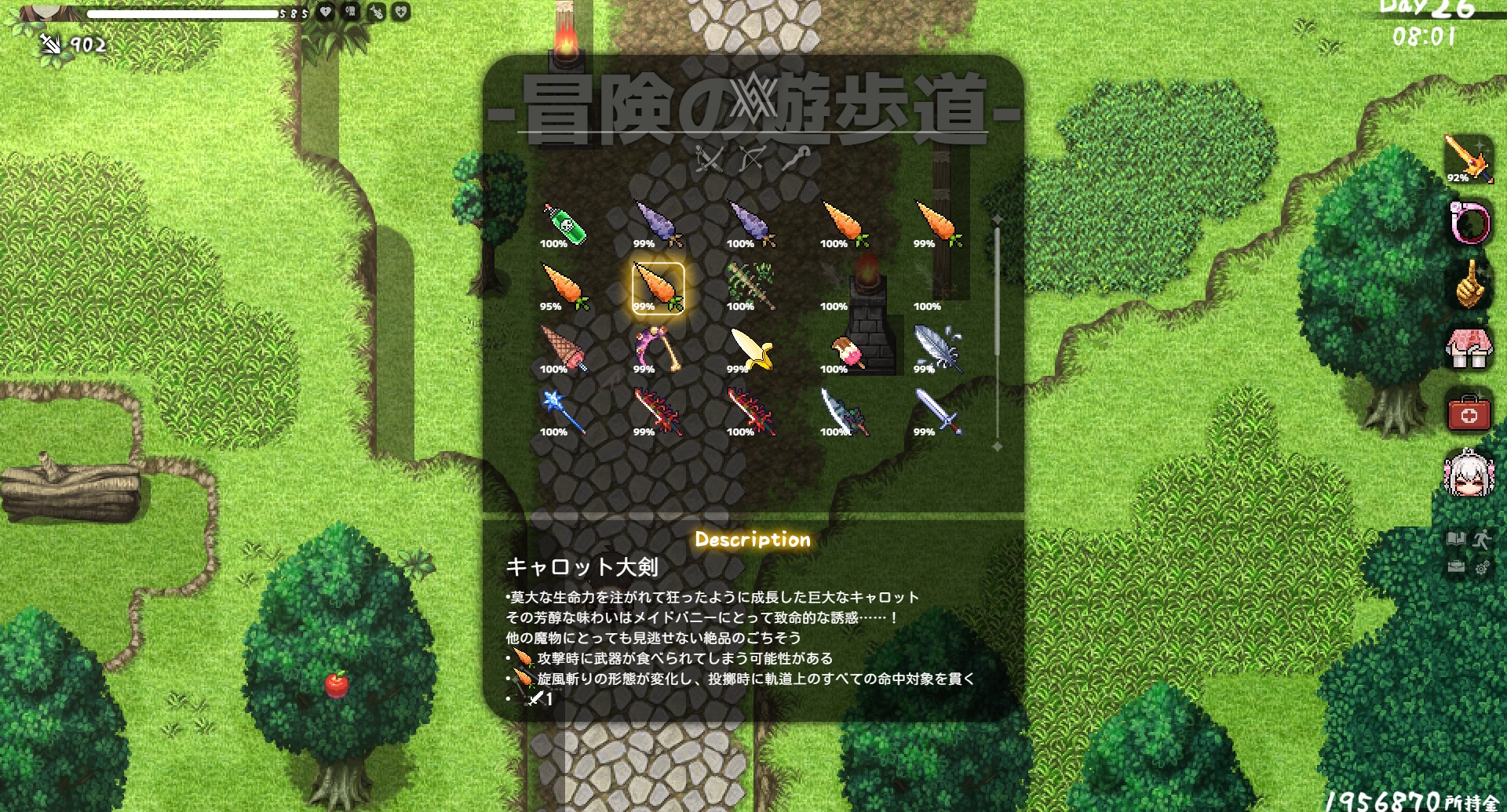This screenshot has height=812, width=1507.
Task: Select the white feather blade
Action: (939, 351)
